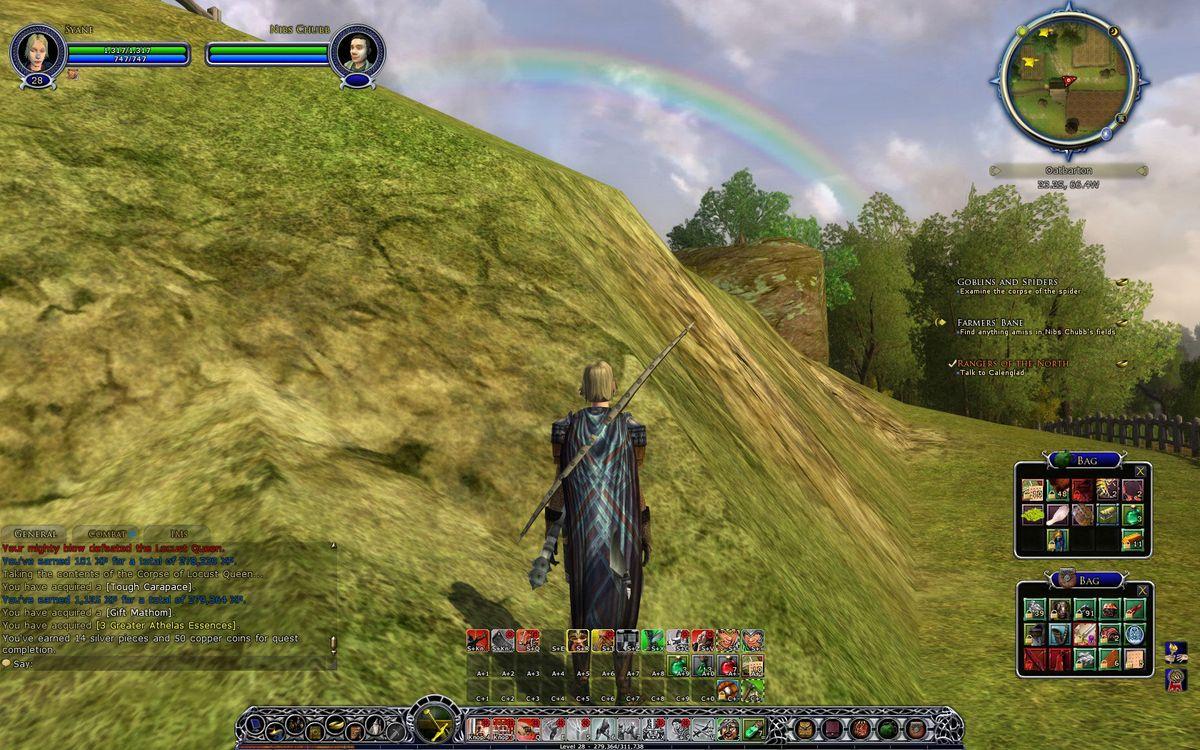Viewport: 1200px width, 750px height.
Task: Close the upper Bag window
Action: click(x=1141, y=471)
